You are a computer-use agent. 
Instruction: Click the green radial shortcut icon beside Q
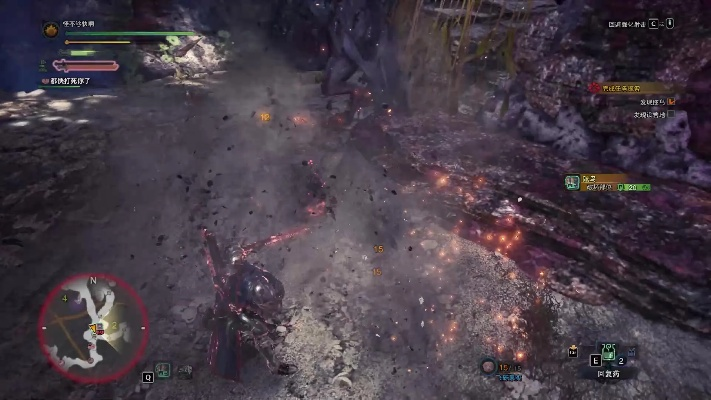pyautogui.click(x=163, y=370)
